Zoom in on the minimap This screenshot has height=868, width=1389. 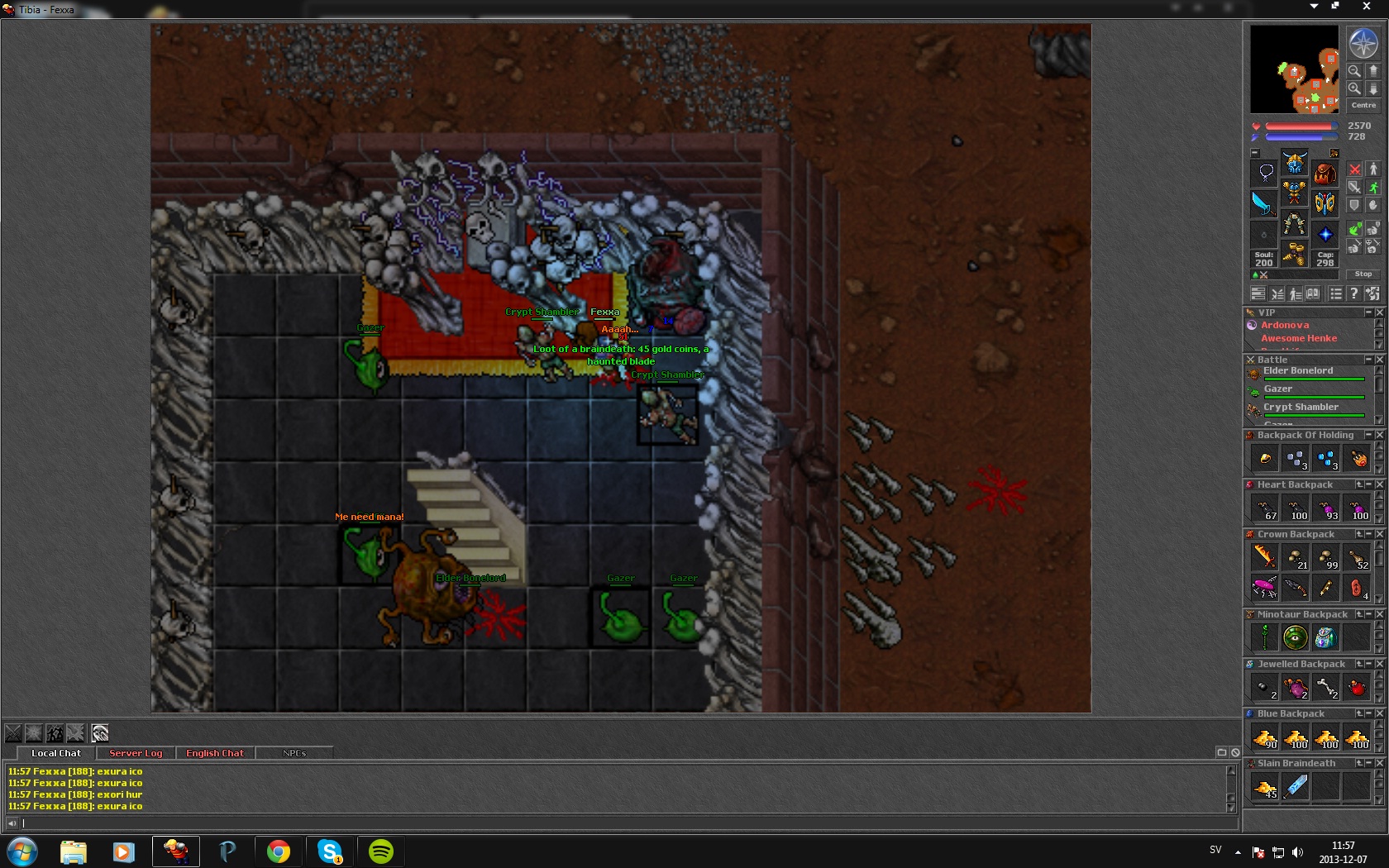coord(1354,88)
